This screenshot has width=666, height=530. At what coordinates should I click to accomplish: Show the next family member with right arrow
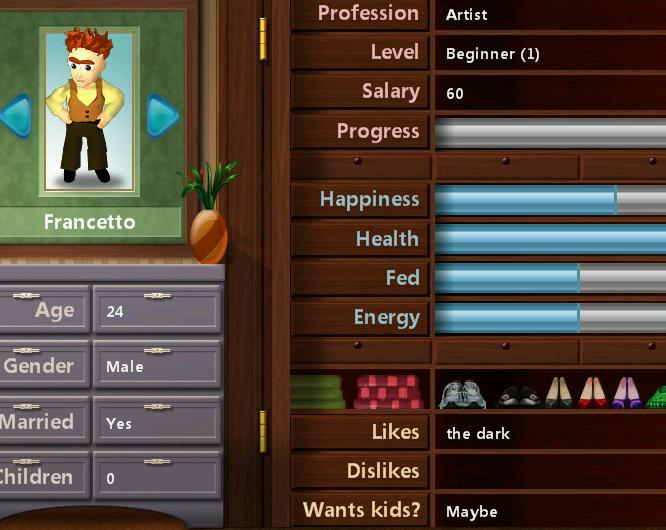tap(161, 116)
